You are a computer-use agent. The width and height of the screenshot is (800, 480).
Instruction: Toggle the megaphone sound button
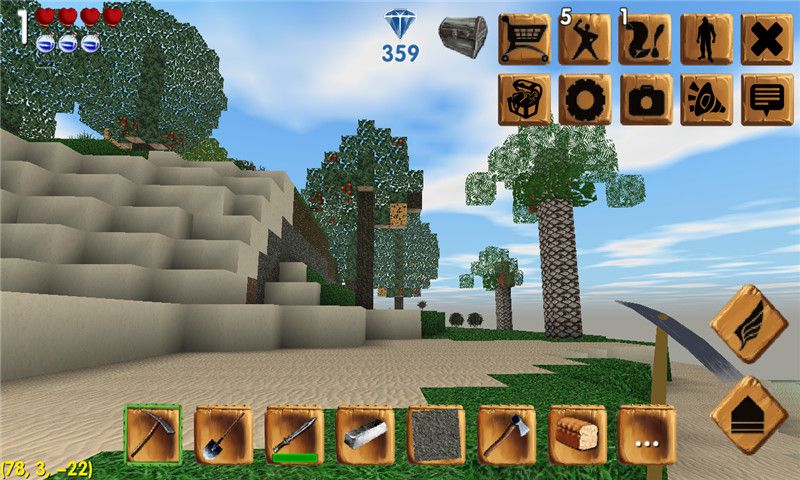pyautogui.click(x=707, y=99)
